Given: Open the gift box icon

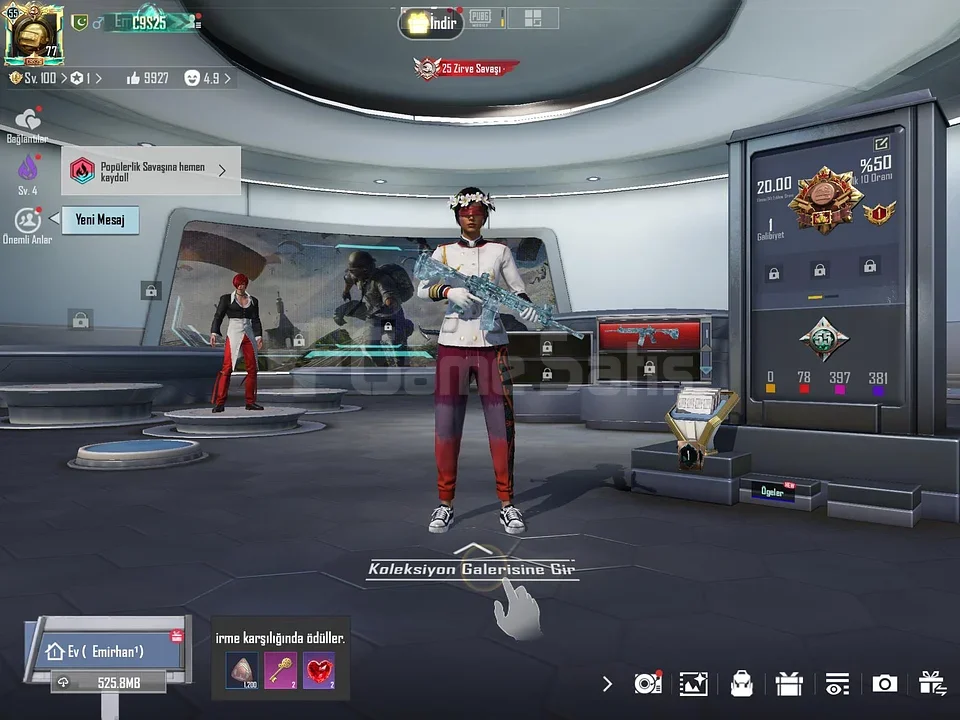Looking at the screenshot, I should coord(789,684).
